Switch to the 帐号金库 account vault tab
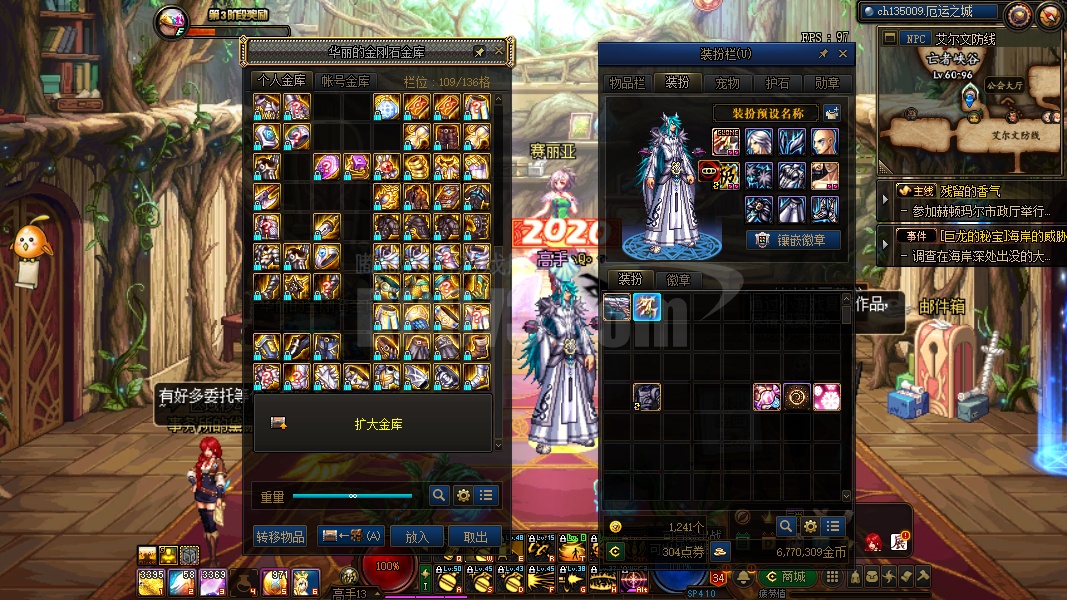 click(x=345, y=81)
